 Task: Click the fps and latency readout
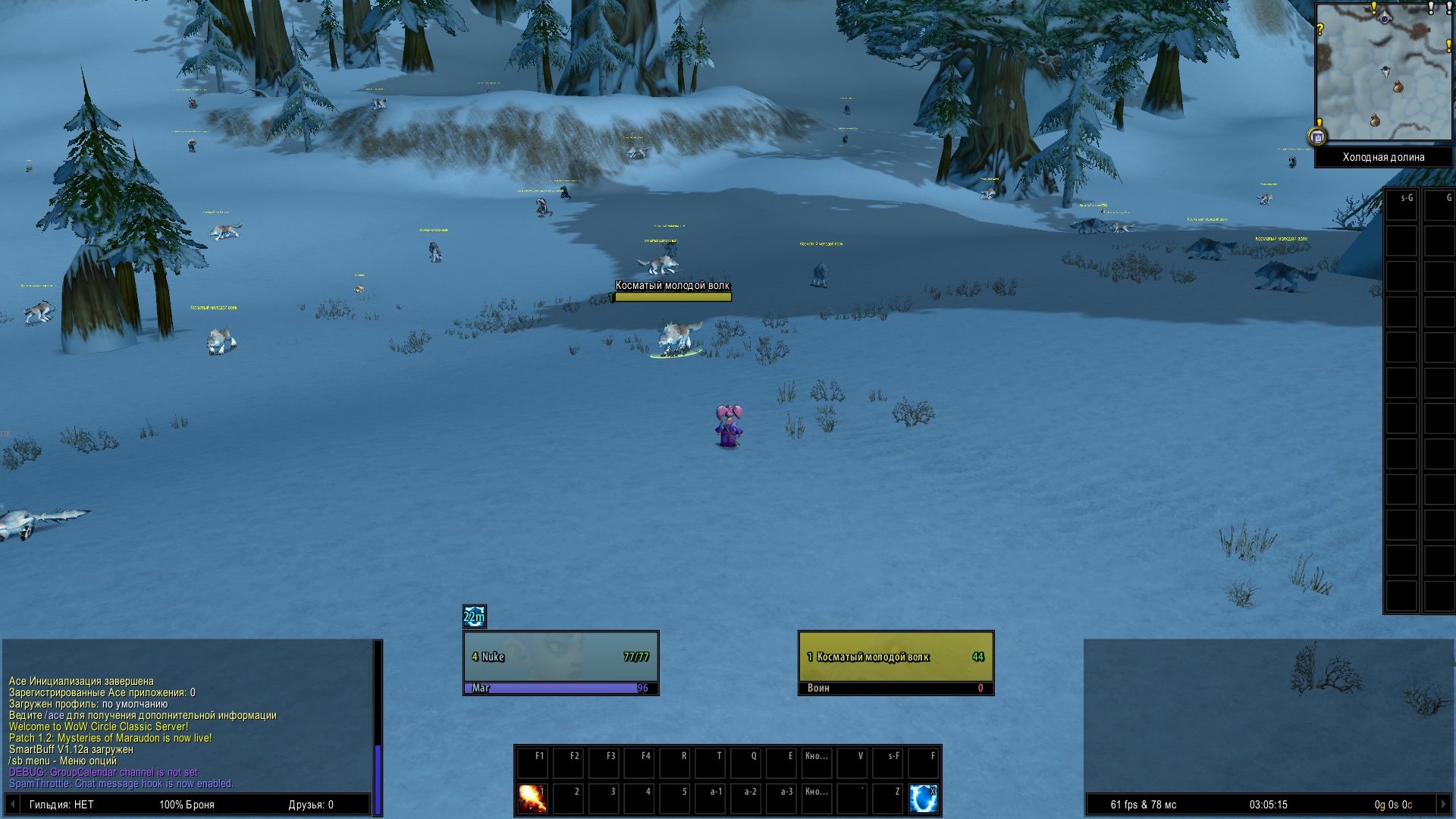(1144, 805)
